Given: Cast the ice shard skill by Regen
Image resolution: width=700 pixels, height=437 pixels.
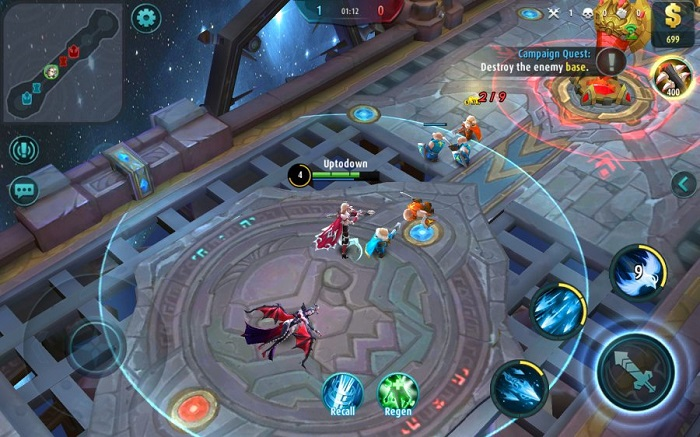Looking at the screenshot, I should click(519, 385).
